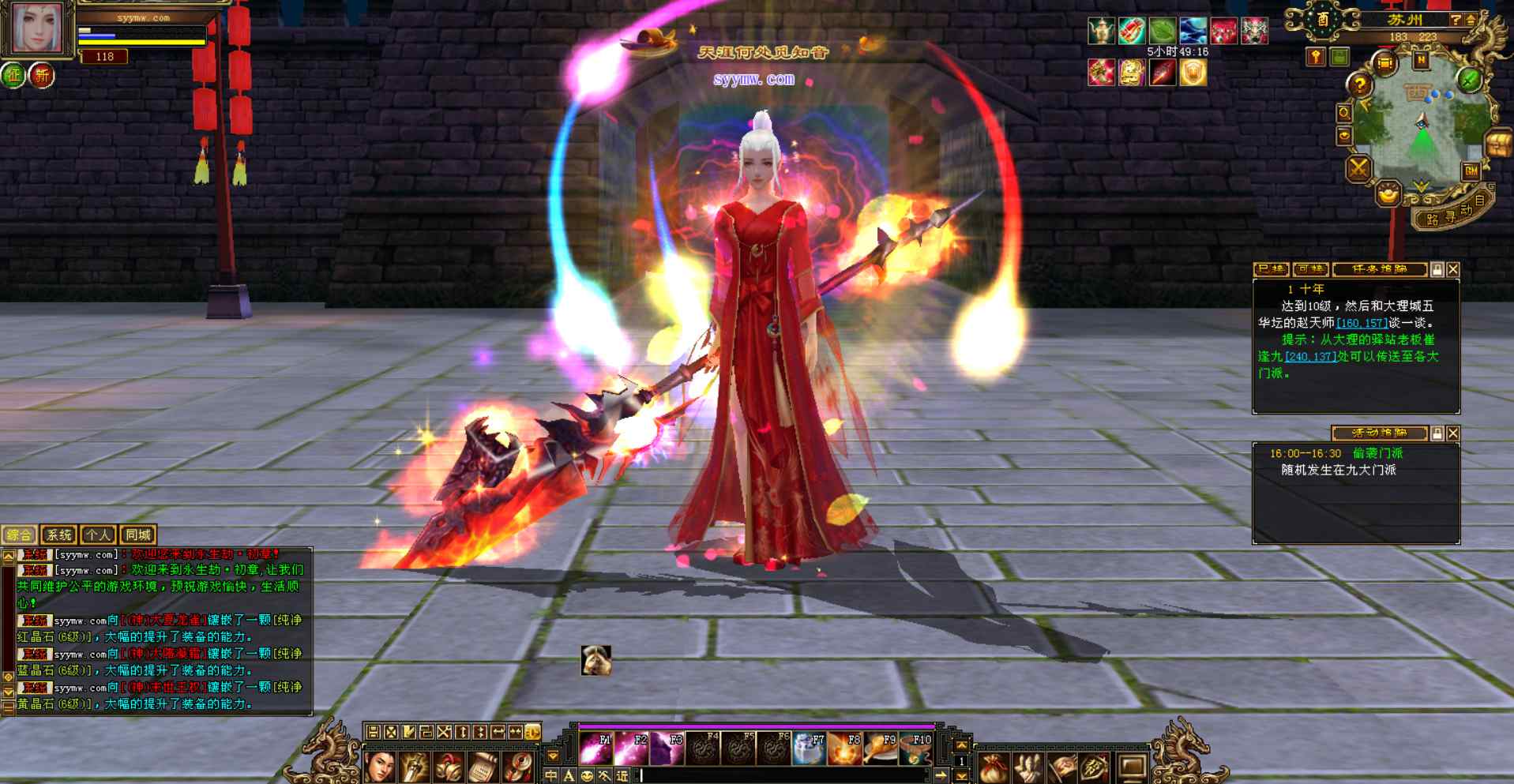Activate the F1 skill slot
The image size is (1514, 784).
(596, 748)
